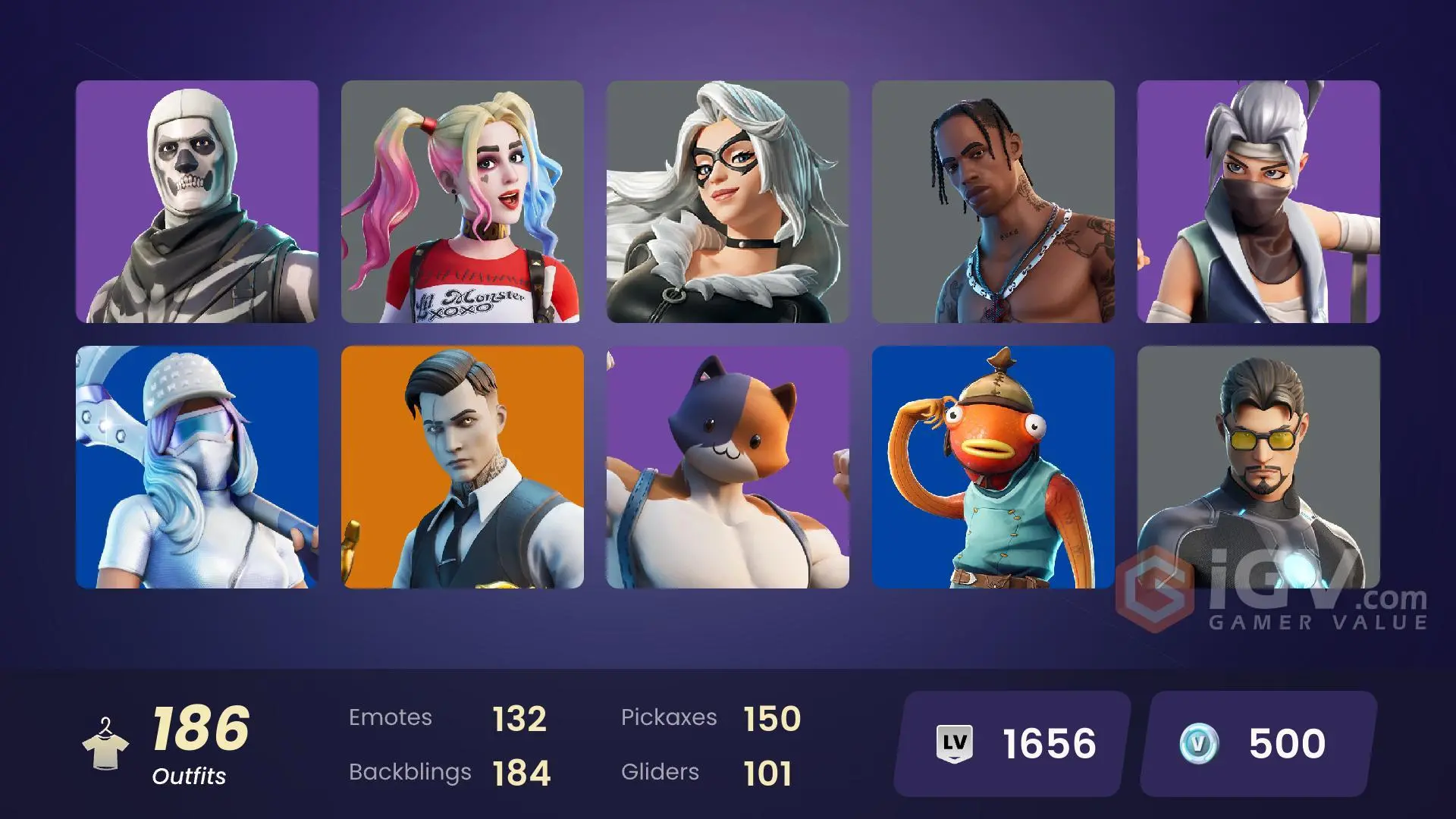Open the Pickaxes category label

click(x=670, y=717)
